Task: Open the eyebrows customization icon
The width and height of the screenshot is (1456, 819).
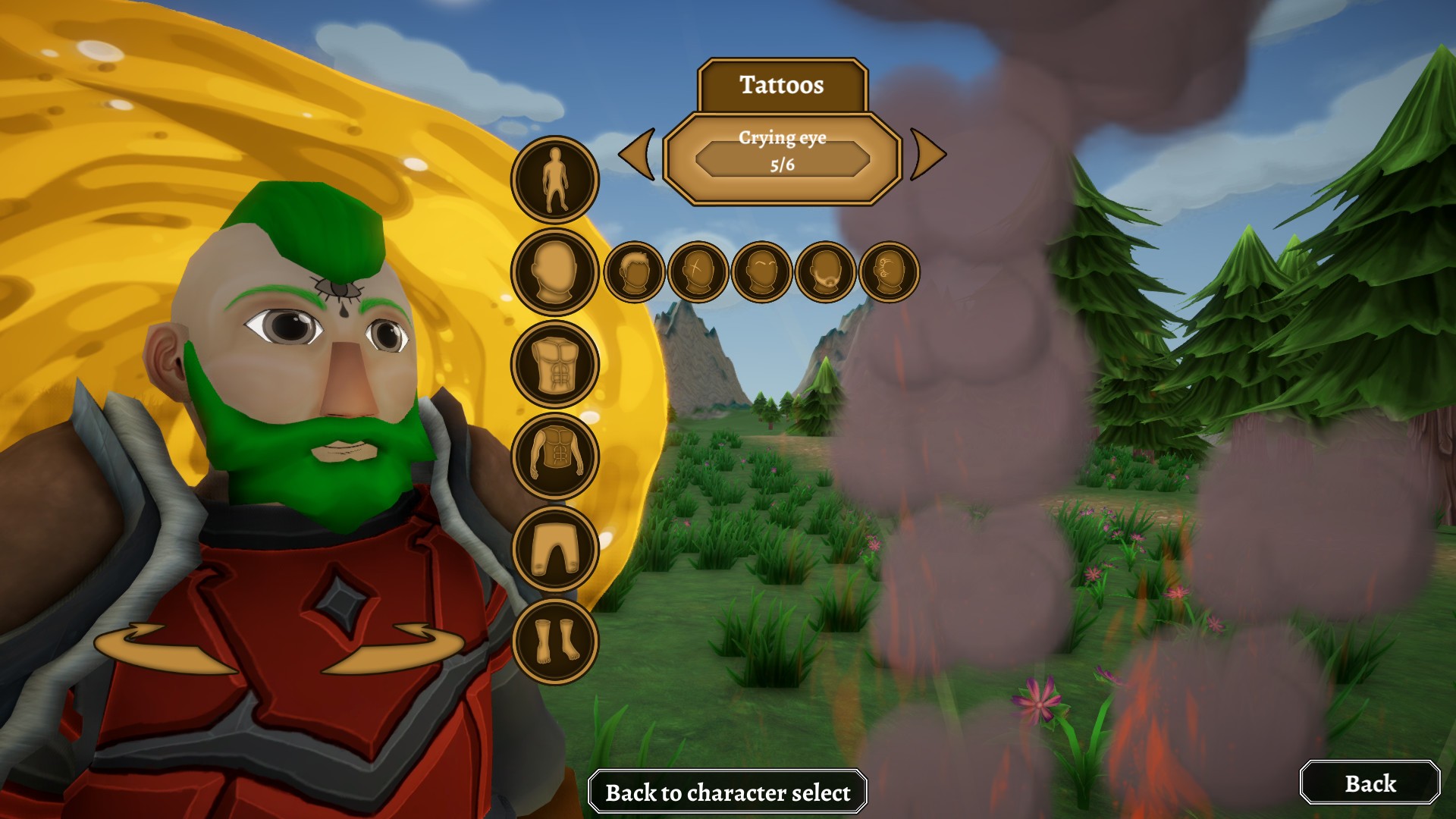Action: pyautogui.click(x=762, y=271)
